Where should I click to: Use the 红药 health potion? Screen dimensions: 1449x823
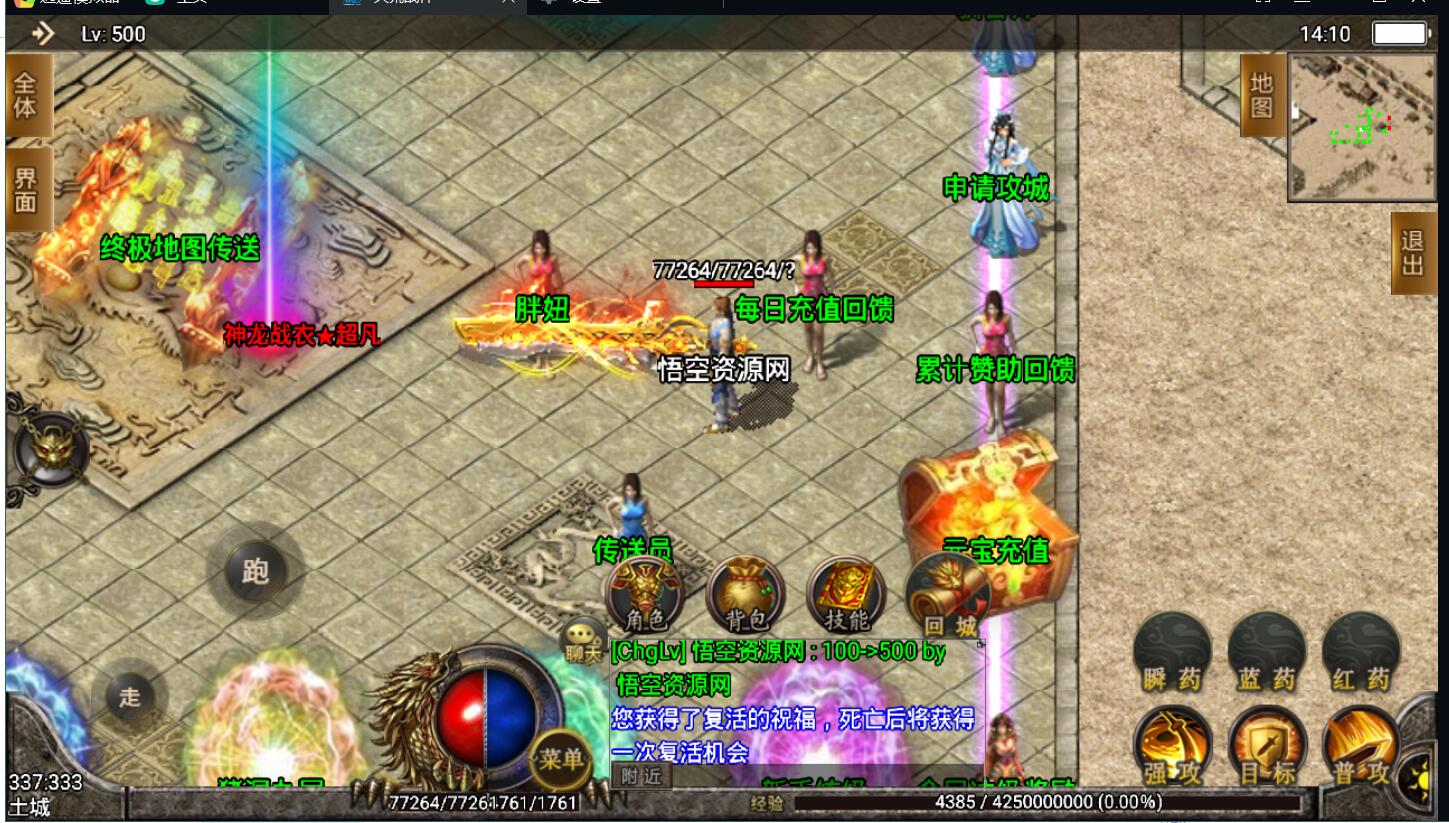point(1360,653)
